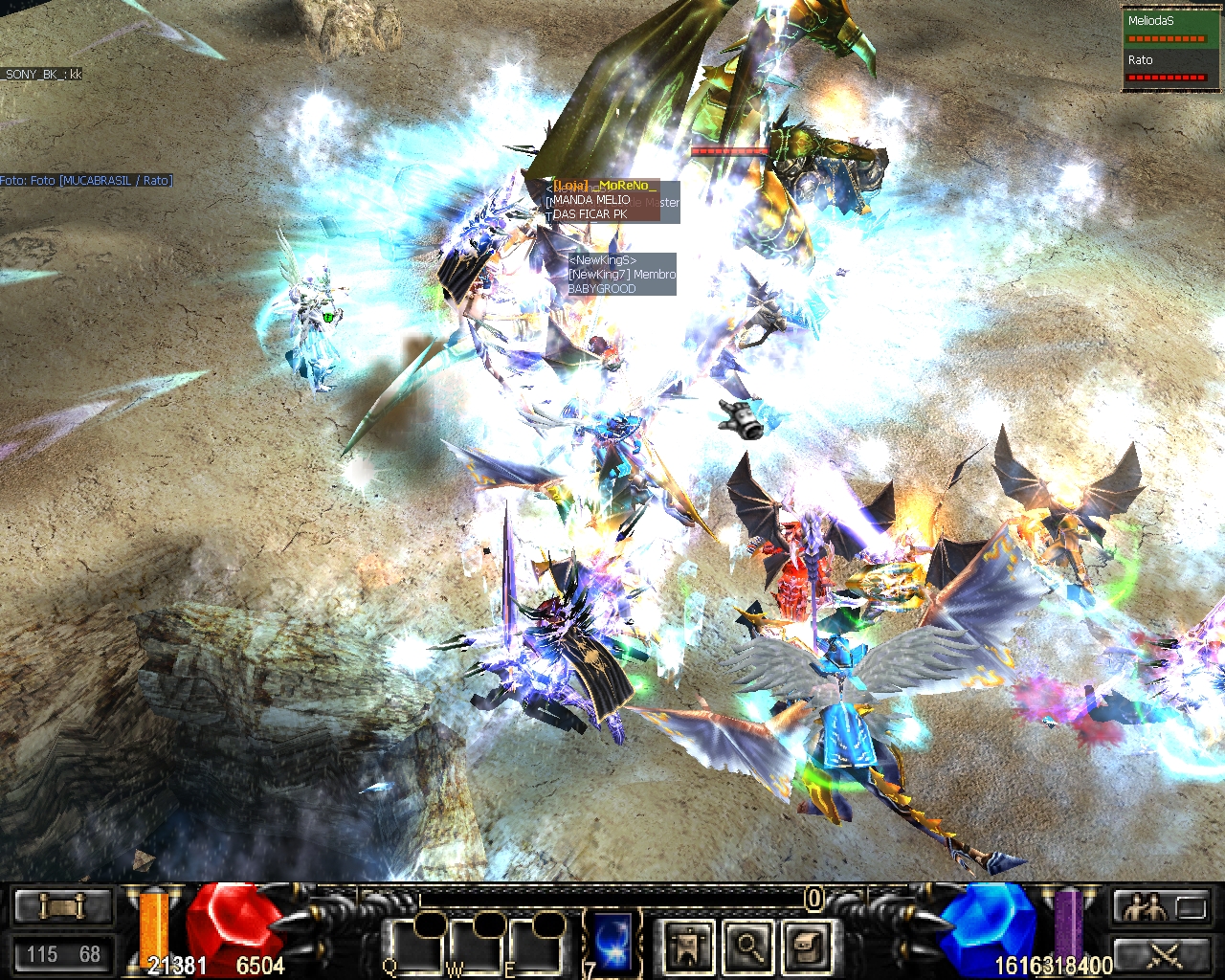Click the crossed swords button
1225x980 pixels.
[x=1163, y=954]
